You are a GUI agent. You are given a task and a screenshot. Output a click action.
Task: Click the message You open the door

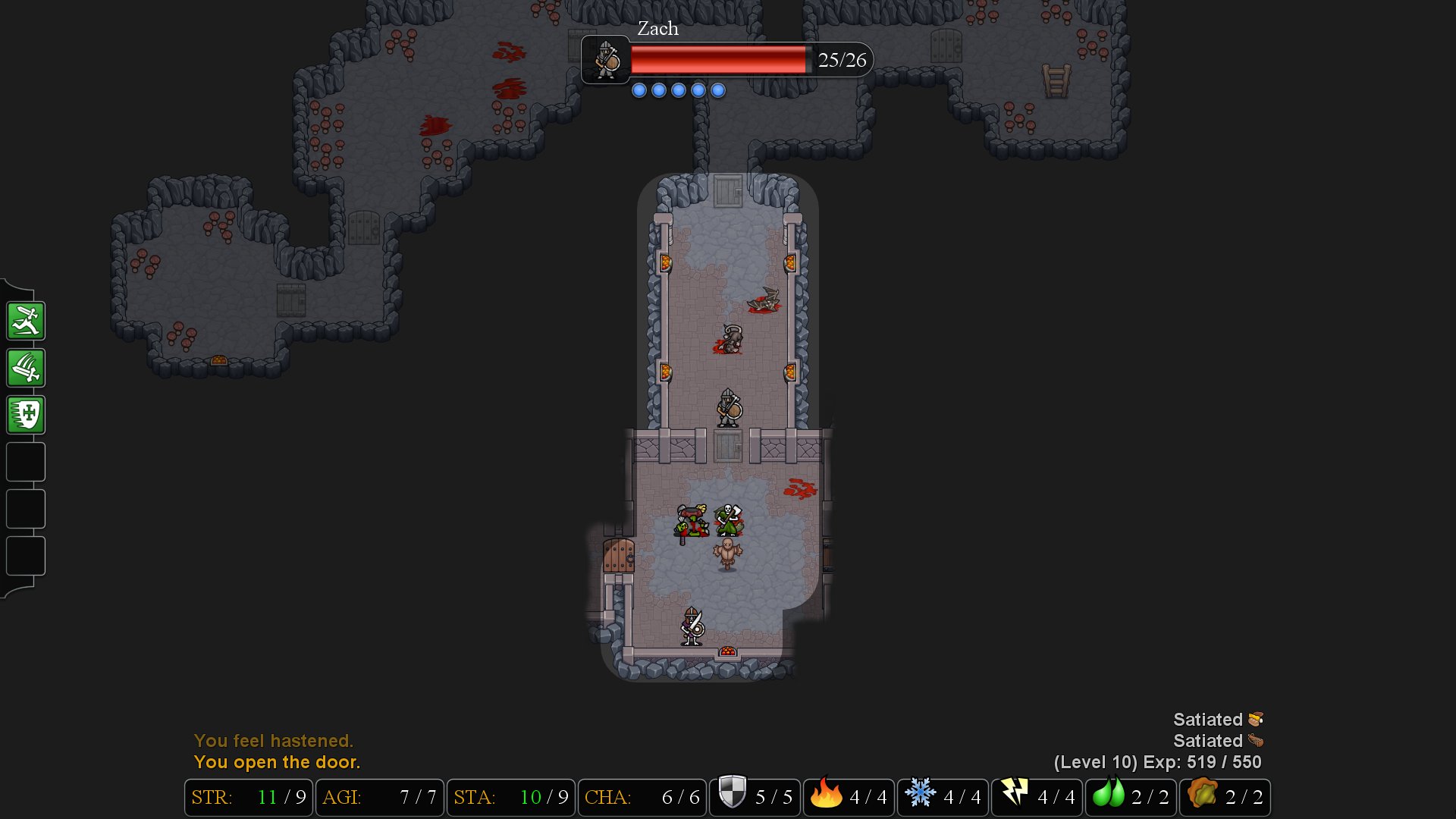278,762
